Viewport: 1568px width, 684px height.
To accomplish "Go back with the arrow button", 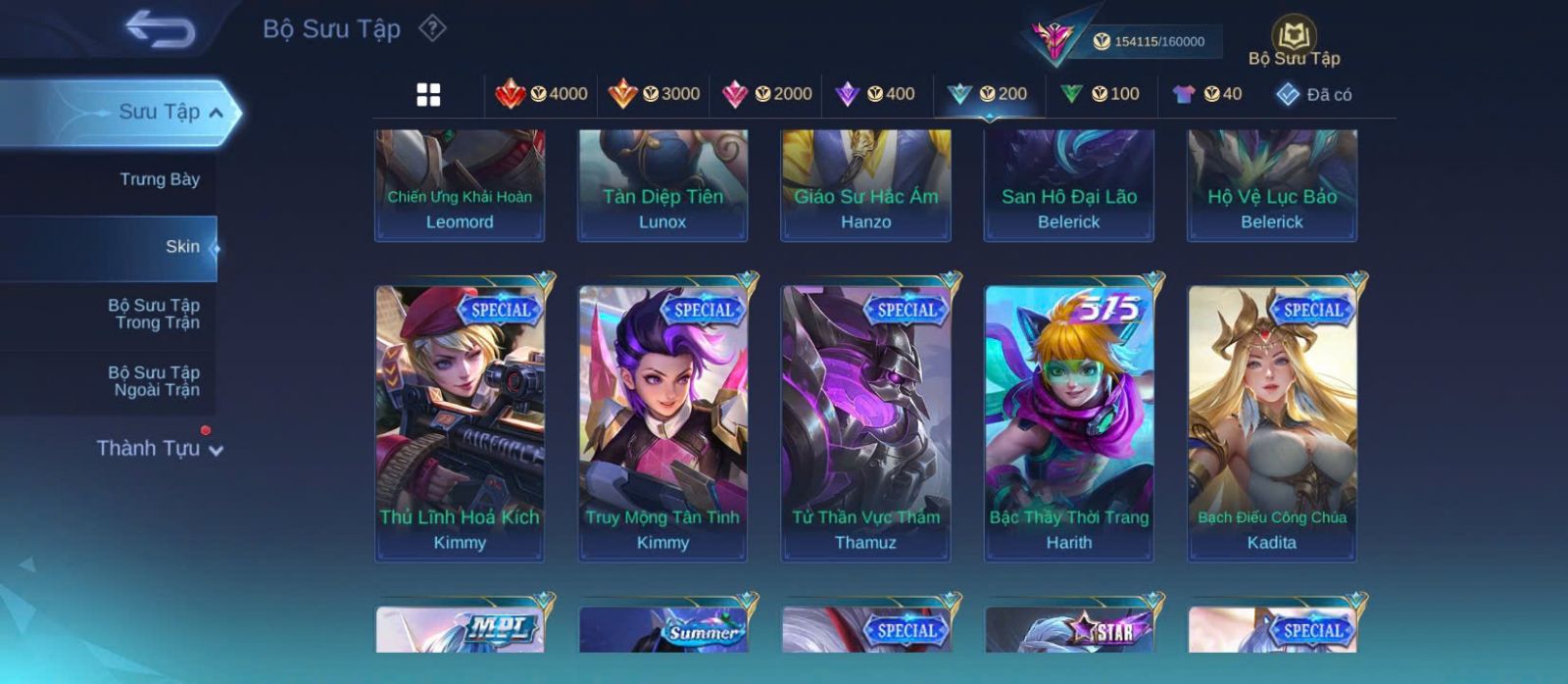I will click(160, 29).
